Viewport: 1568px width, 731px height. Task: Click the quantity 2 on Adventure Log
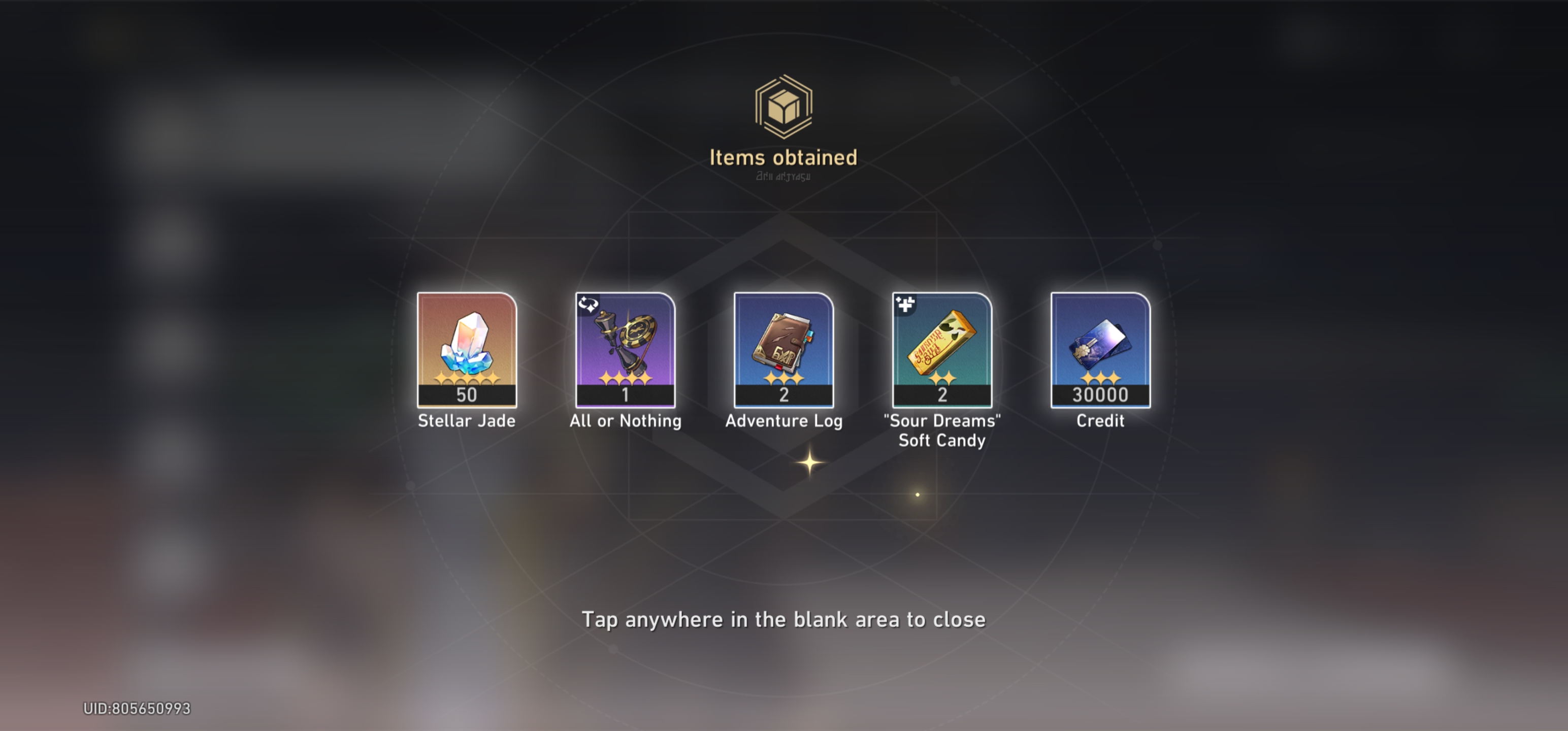tap(784, 395)
